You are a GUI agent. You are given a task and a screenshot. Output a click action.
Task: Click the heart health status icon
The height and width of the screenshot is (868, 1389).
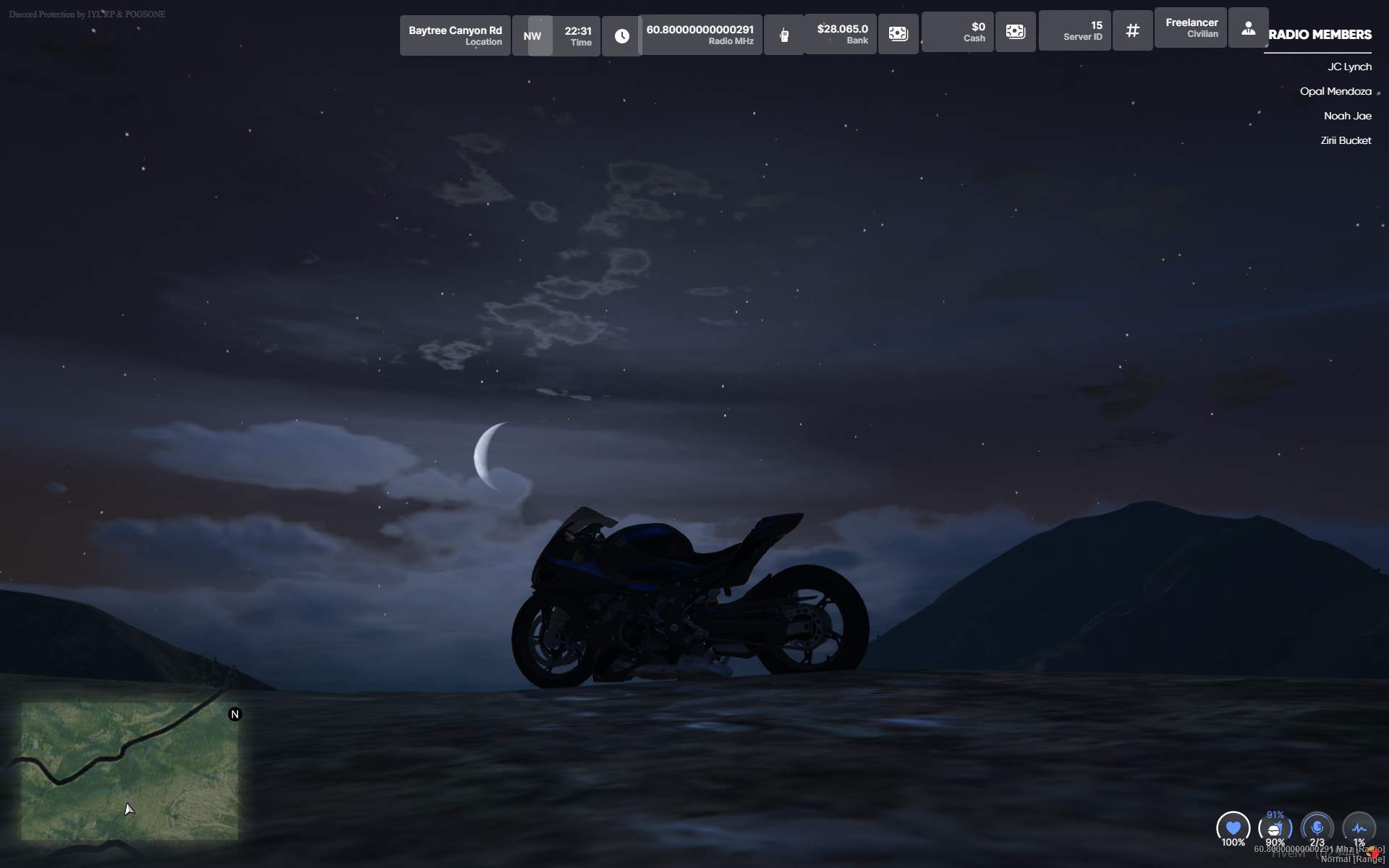pyautogui.click(x=1233, y=827)
